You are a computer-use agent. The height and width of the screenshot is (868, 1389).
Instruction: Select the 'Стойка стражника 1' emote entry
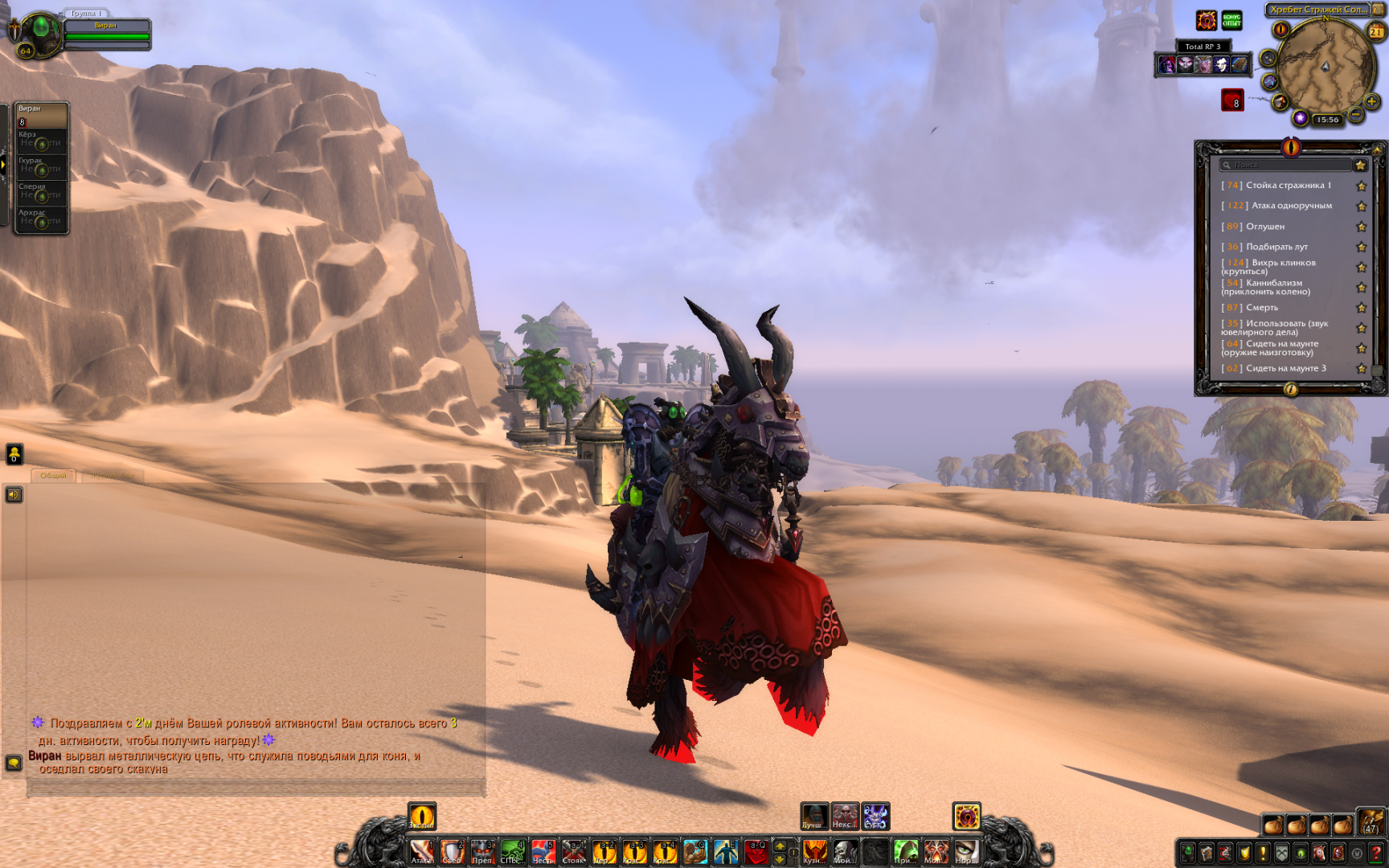click(x=1288, y=186)
